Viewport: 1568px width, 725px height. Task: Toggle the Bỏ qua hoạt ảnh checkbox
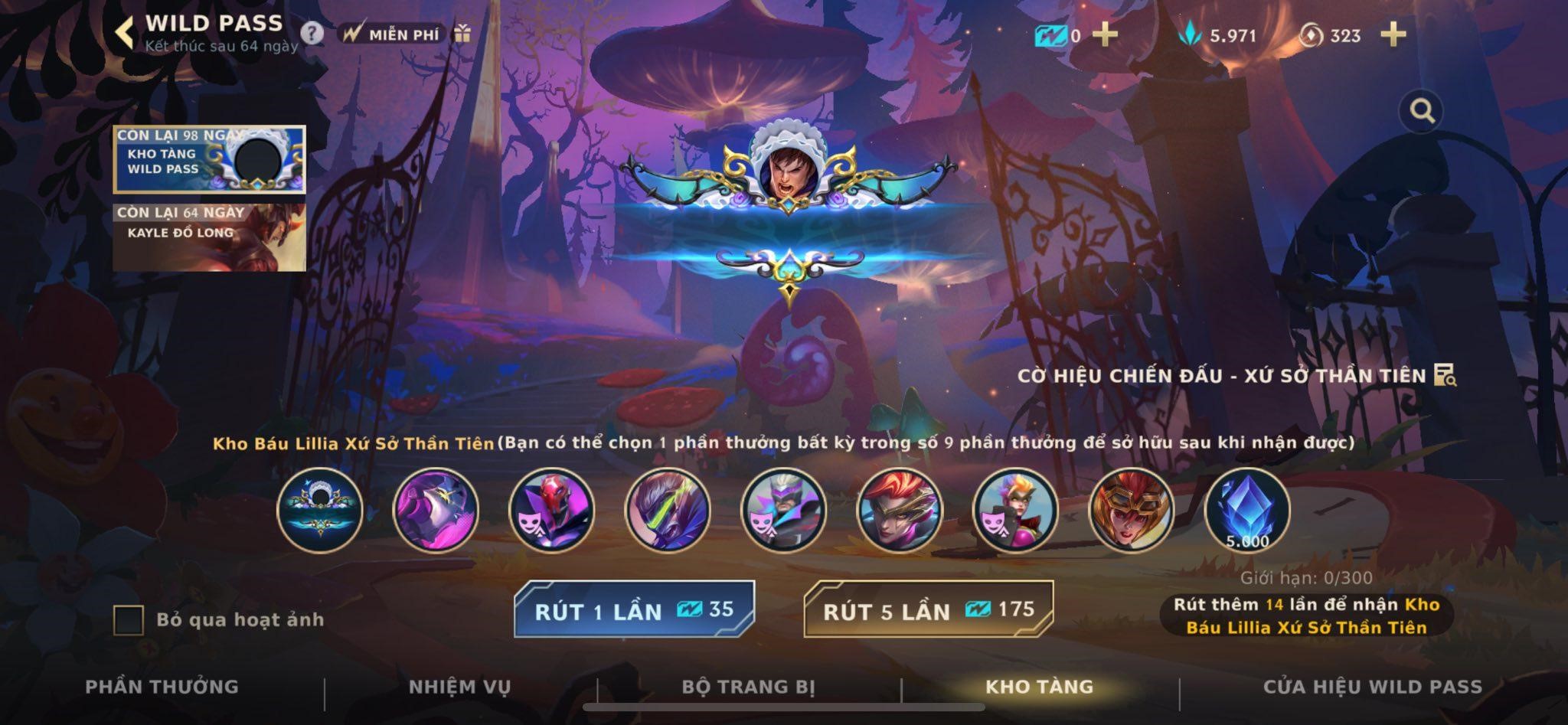pos(129,620)
